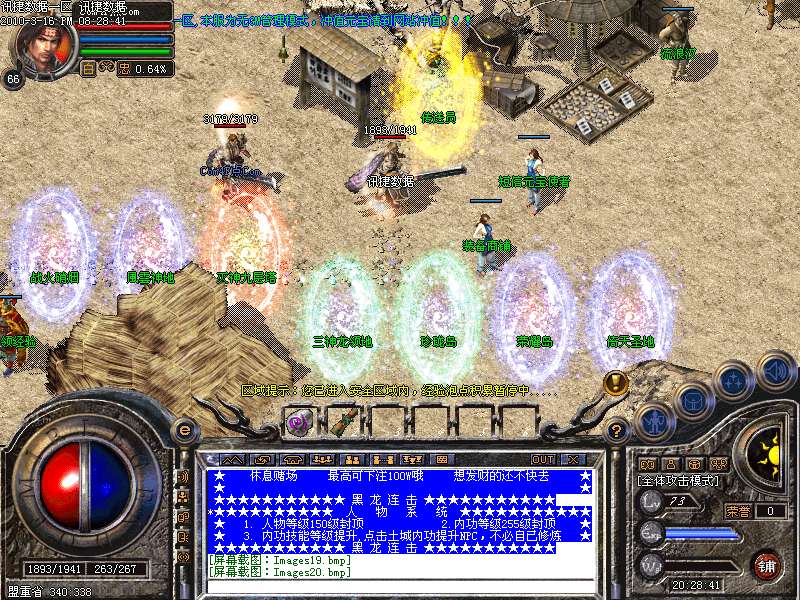Click the 白 status icon under the portrait
The height and width of the screenshot is (600, 800).
88,69
